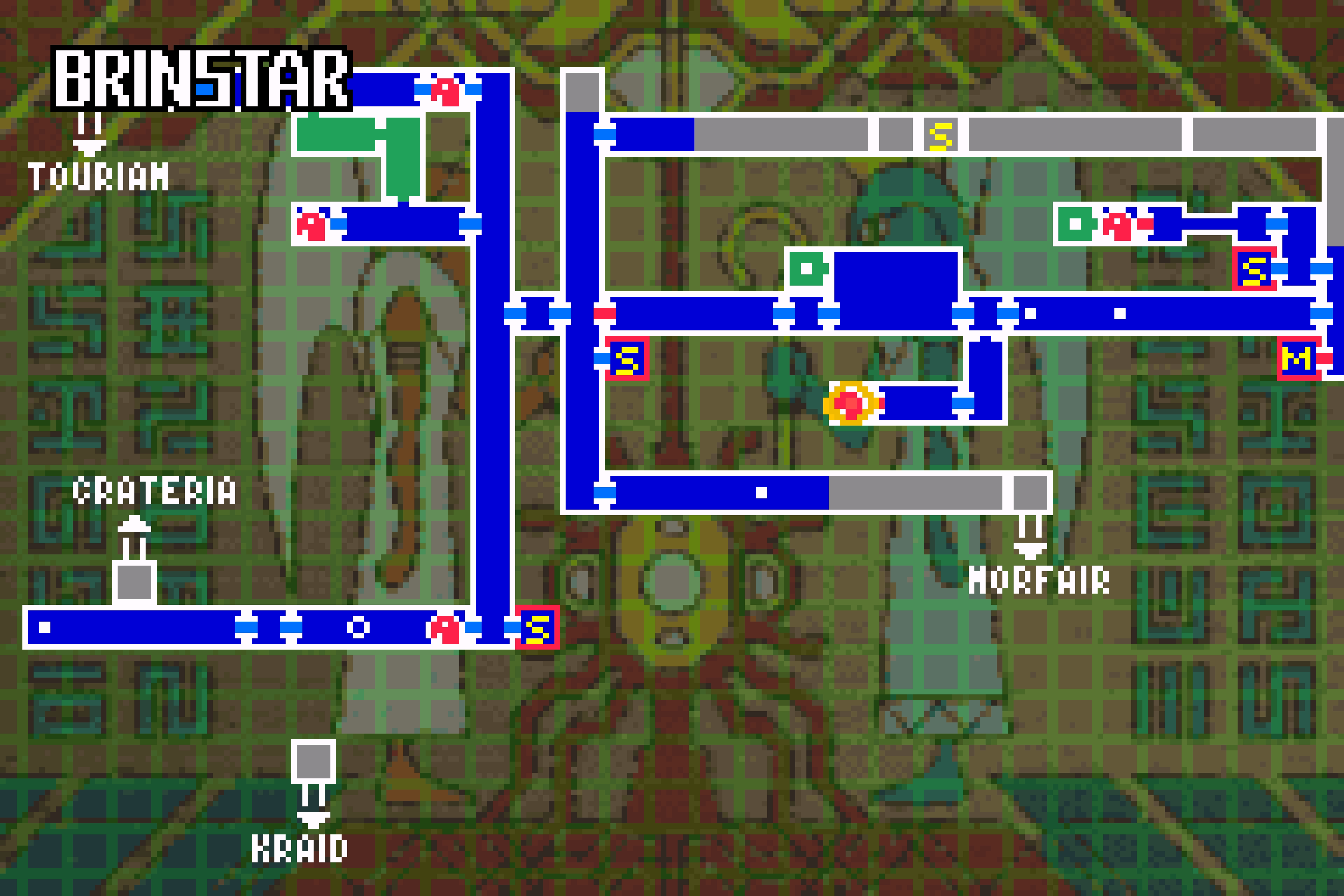Image resolution: width=1344 pixels, height=896 pixels.
Task: Click the Tourian exit label
Action: click(98, 176)
